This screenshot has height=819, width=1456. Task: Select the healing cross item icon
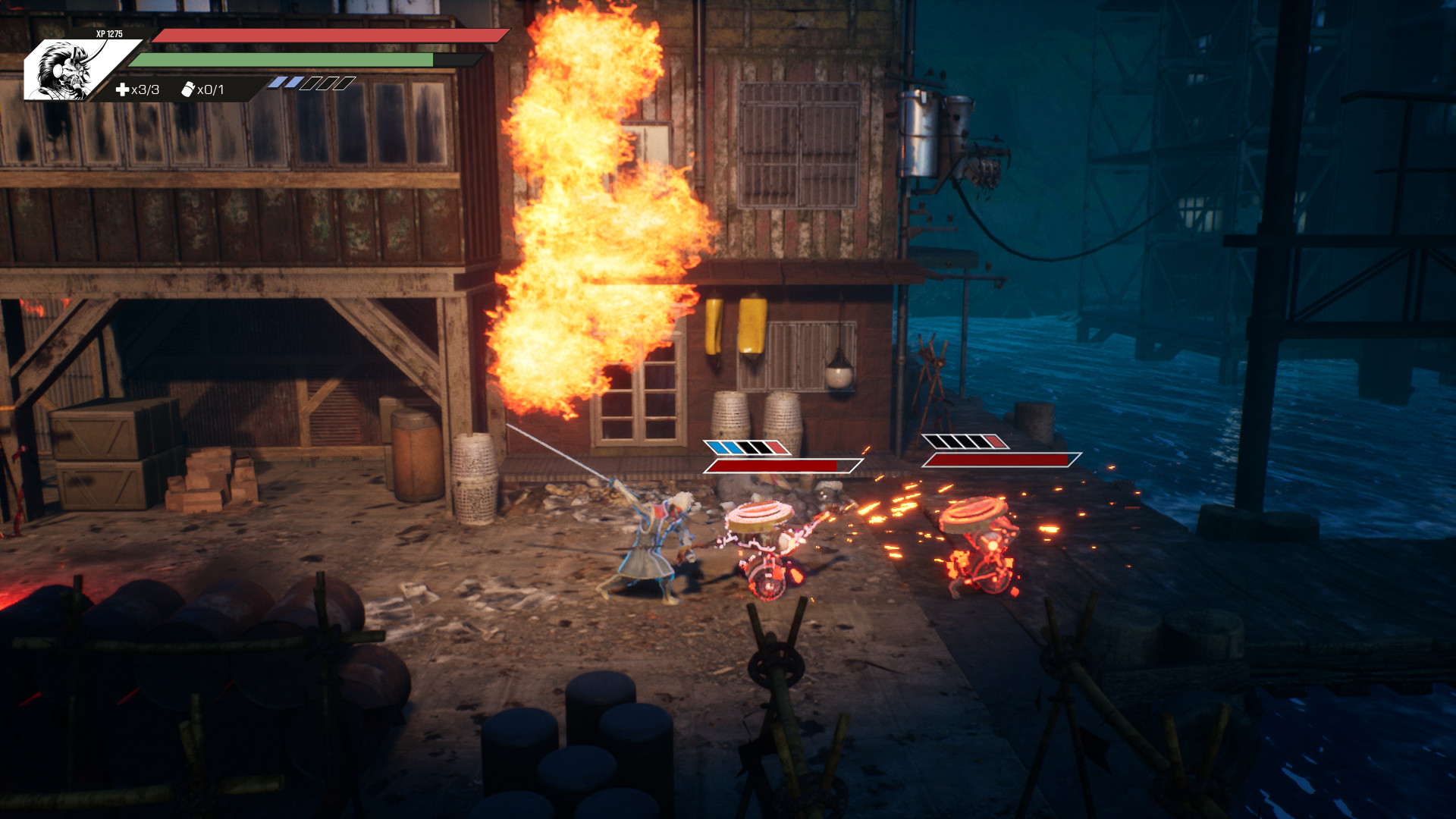[122, 90]
